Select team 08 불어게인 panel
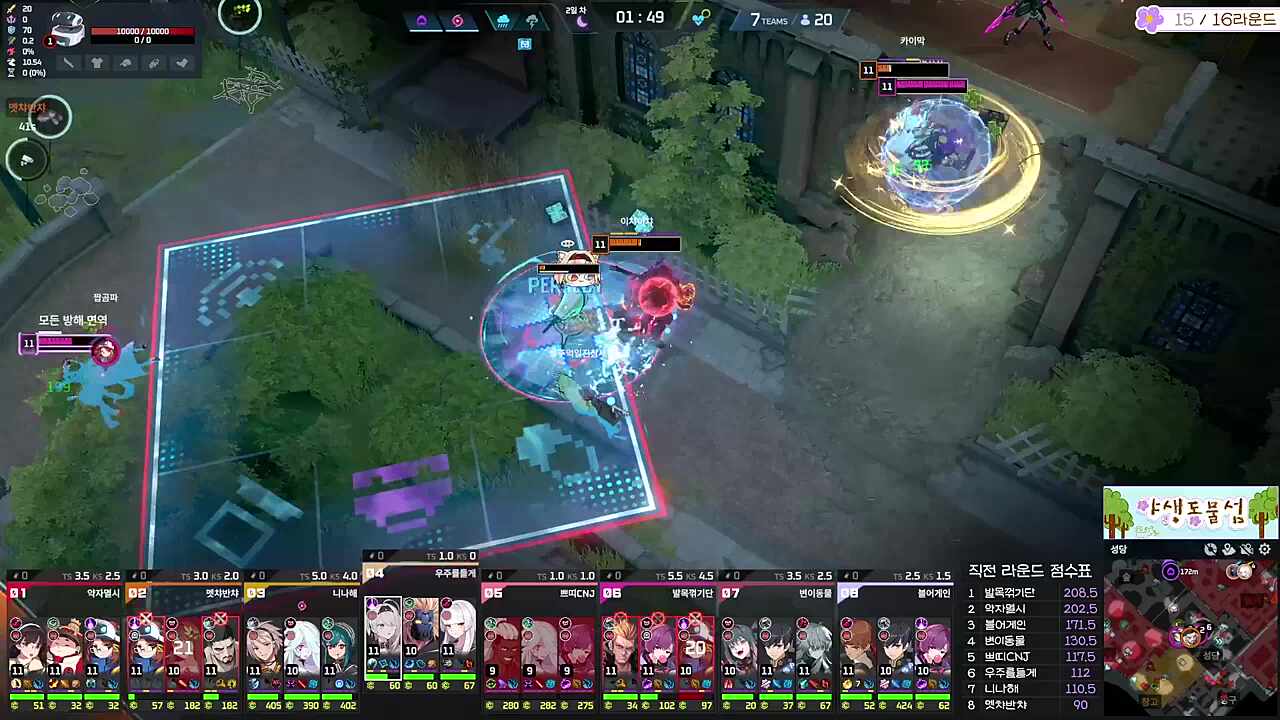 [895, 635]
